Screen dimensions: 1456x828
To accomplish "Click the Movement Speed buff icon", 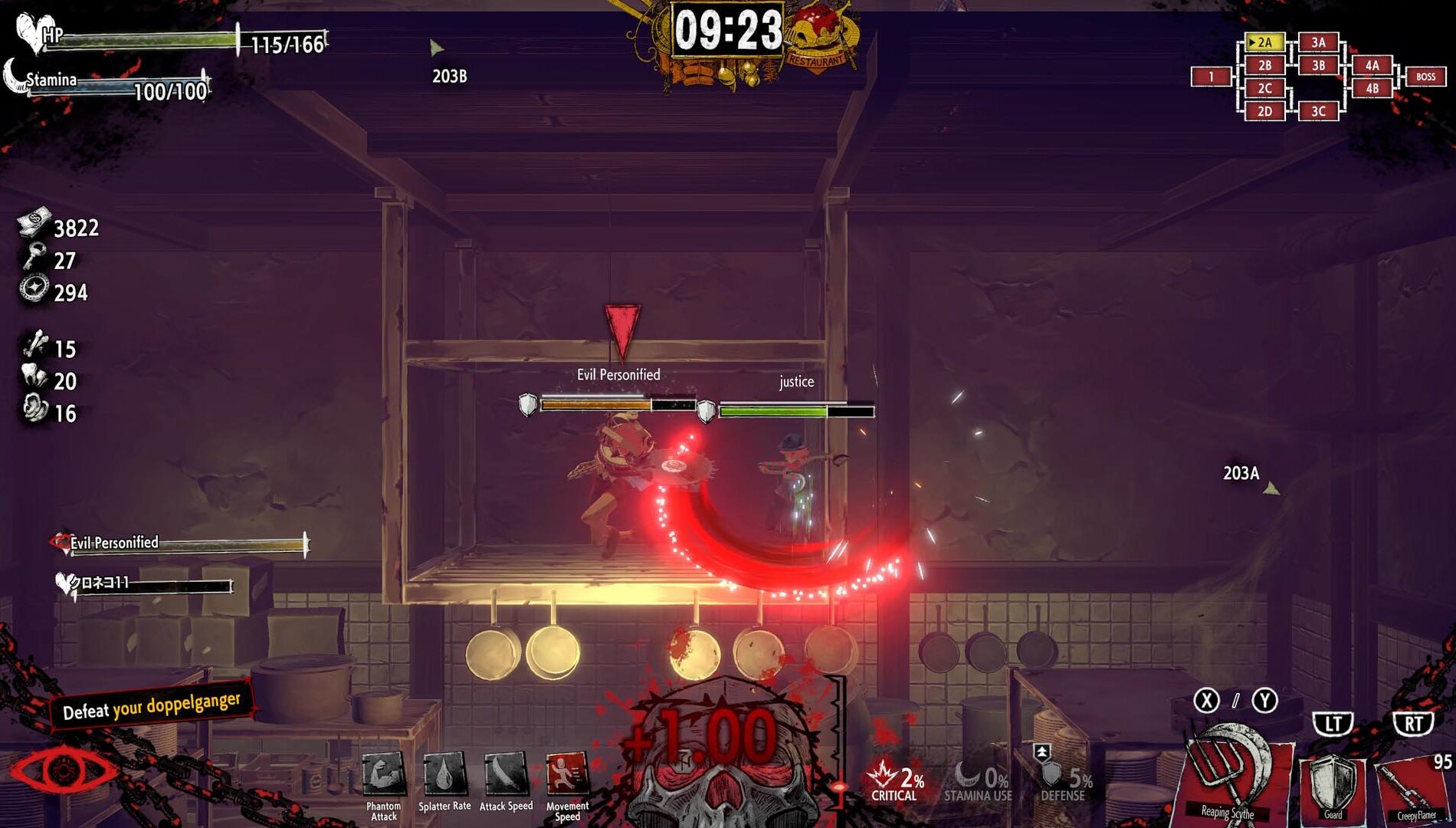I will 567,774.
